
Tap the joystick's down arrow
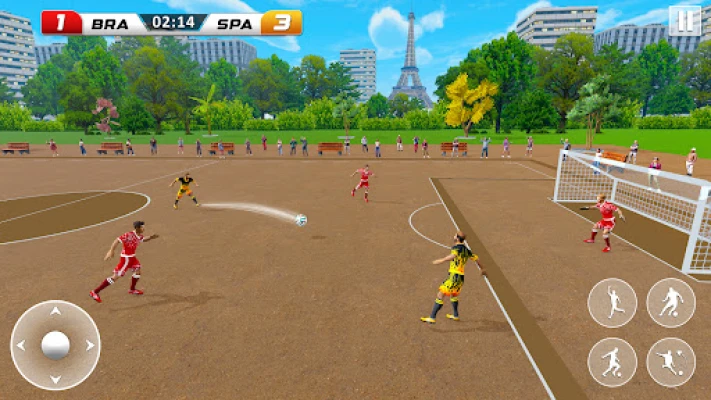click(x=55, y=377)
